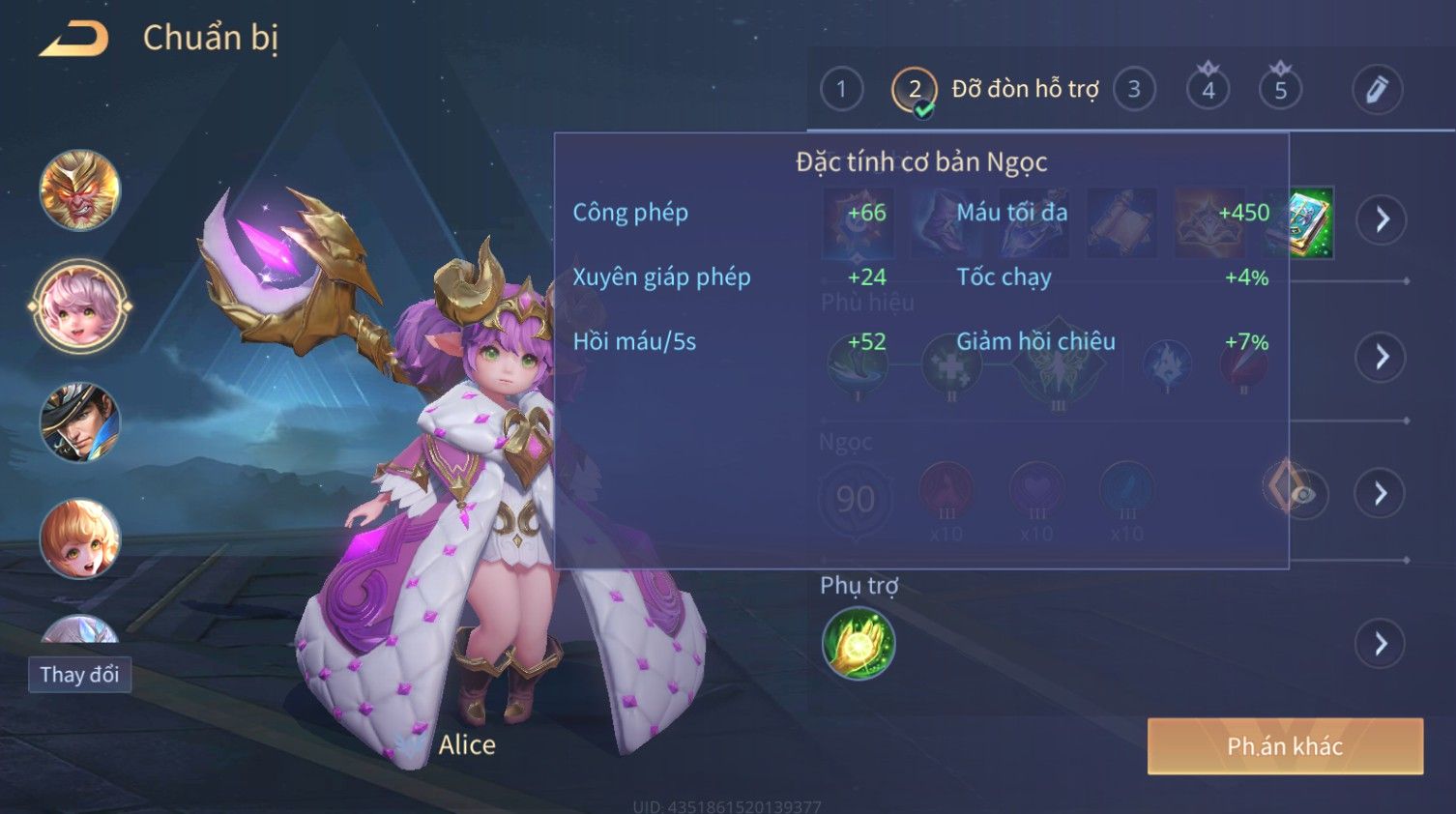The width and height of the screenshot is (1456, 814).
Task: Expand the Ngọc gem section
Action: 1382,494
